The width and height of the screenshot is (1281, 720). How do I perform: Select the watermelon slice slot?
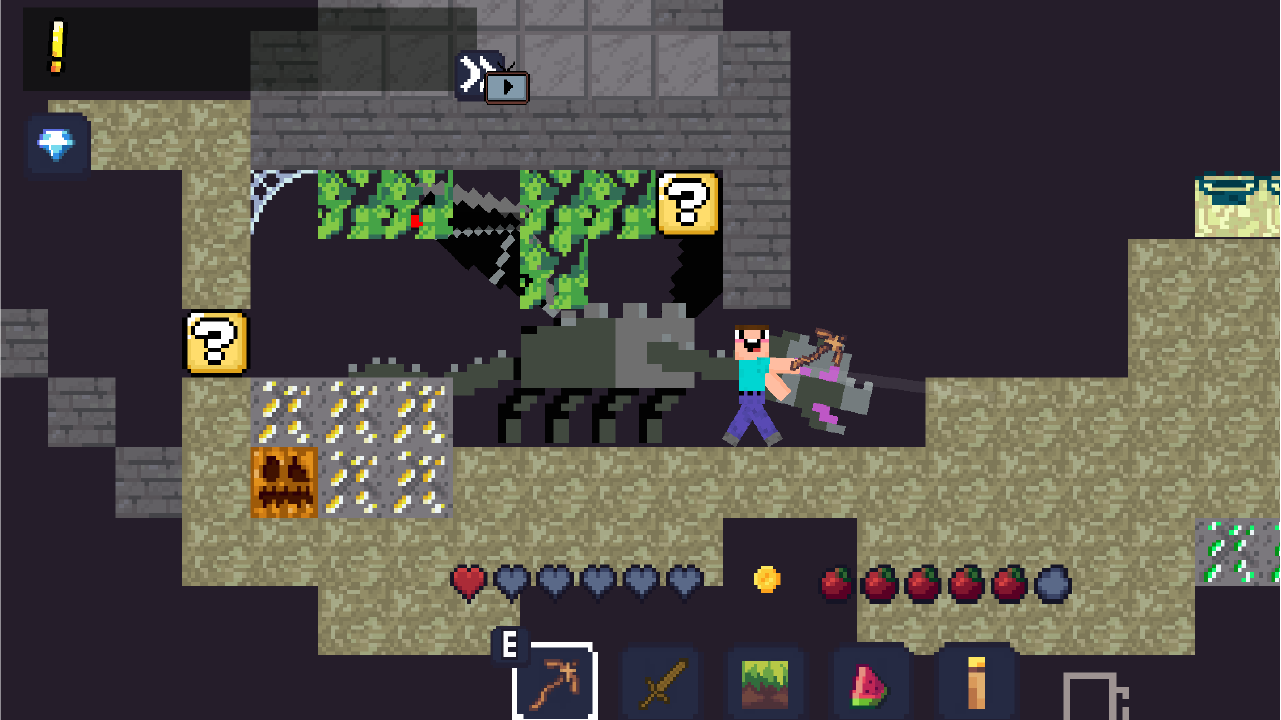(x=869, y=684)
